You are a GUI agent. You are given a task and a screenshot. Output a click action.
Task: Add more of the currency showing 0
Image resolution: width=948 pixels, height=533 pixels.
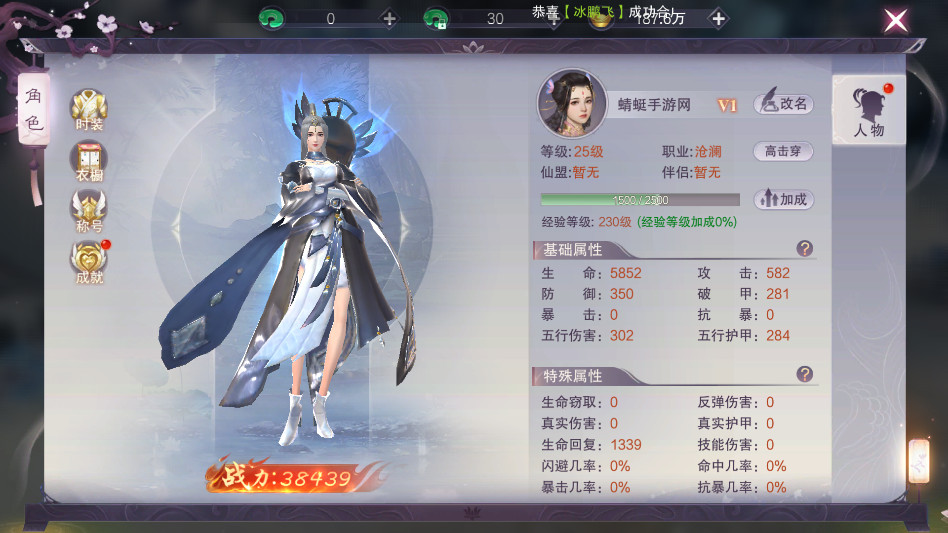(390, 19)
